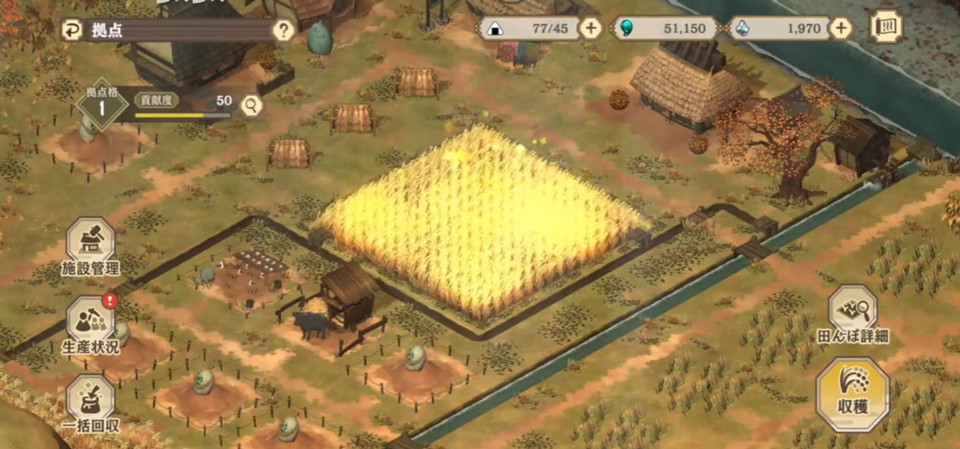The width and height of the screenshot is (960, 449).
Task: Open the top-right square menu icon
Action: click(886, 27)
